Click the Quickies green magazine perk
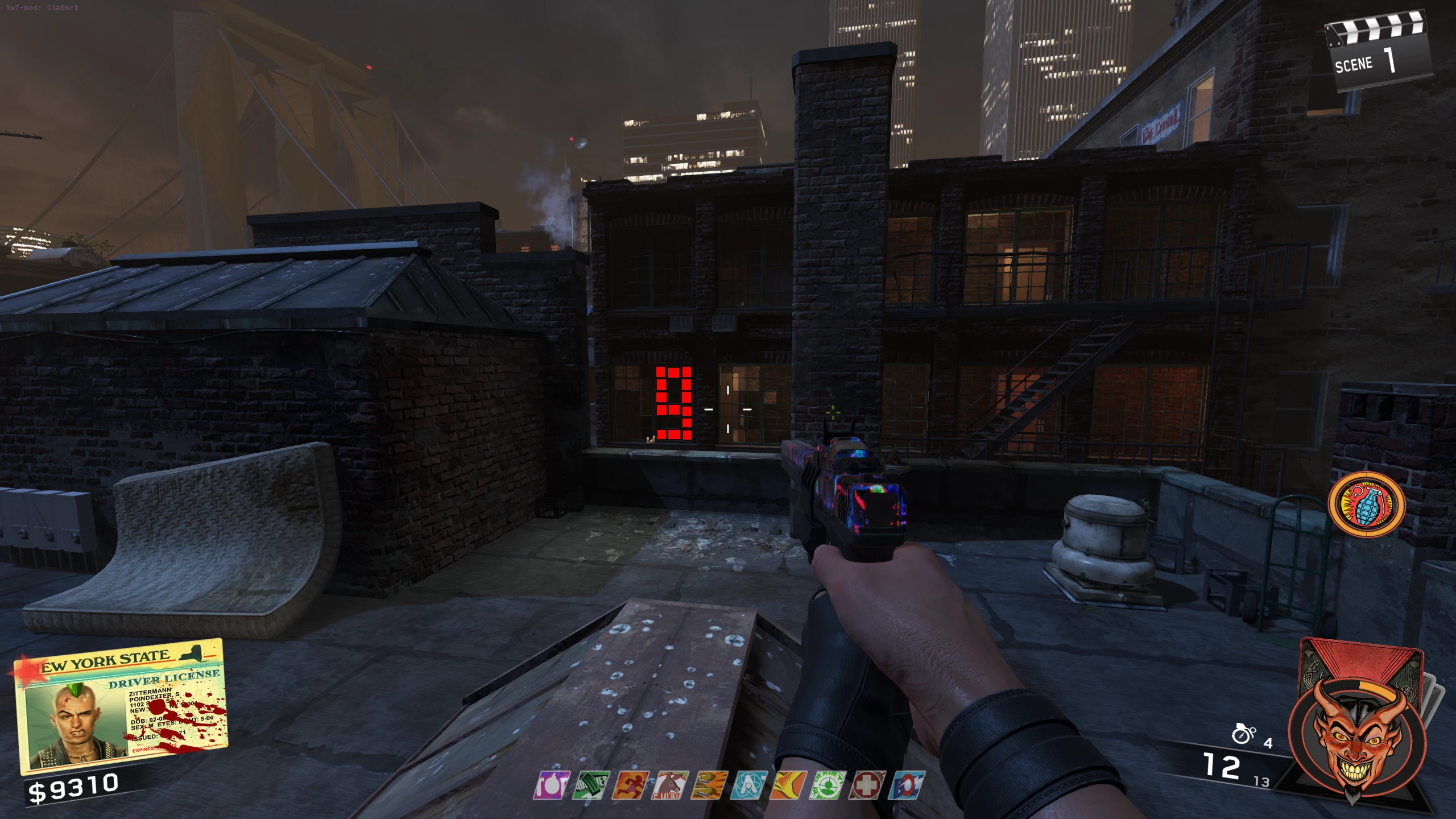 point(590,785)
